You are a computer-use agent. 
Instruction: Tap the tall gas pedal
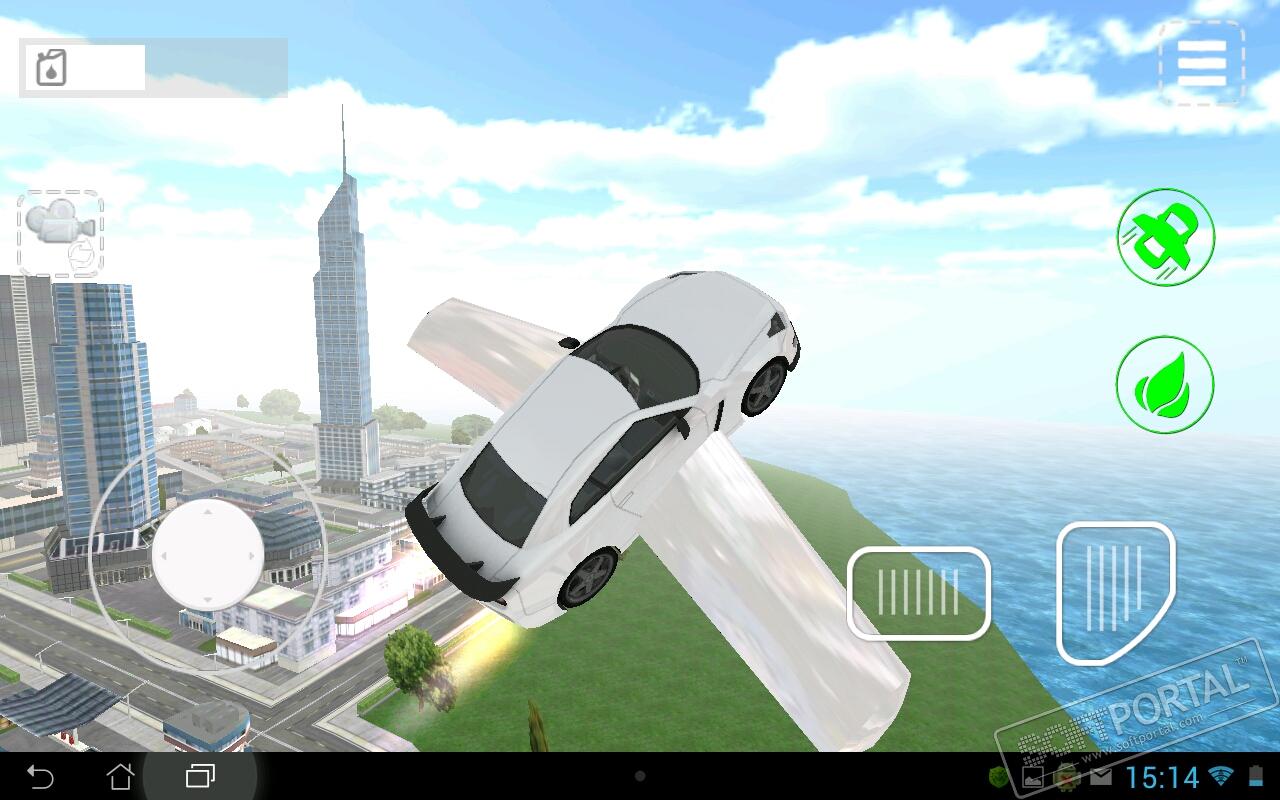point(1114,592)
